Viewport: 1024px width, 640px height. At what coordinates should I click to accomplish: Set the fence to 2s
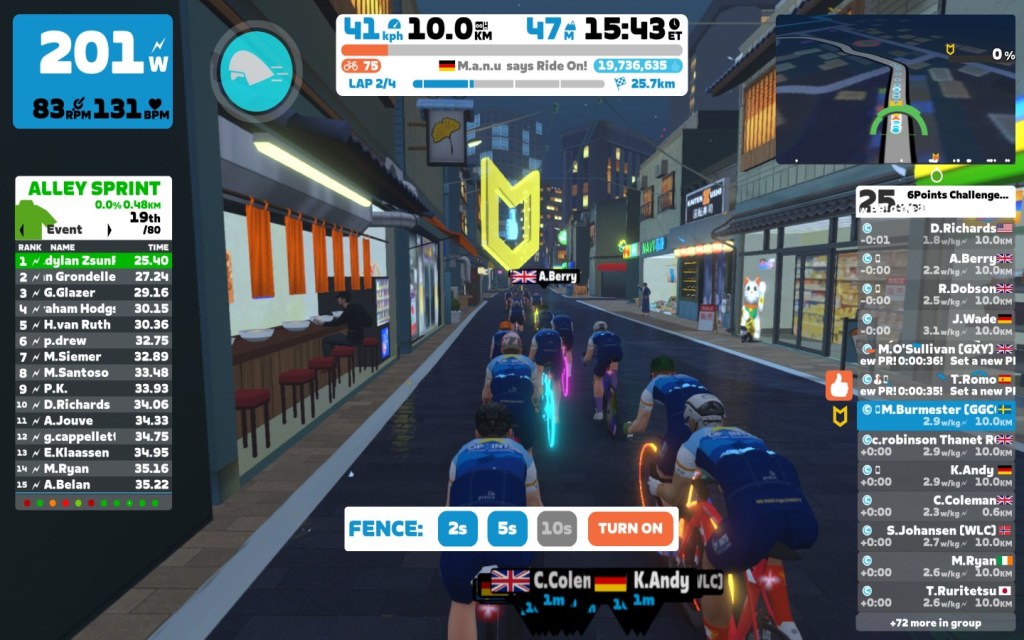457,529
